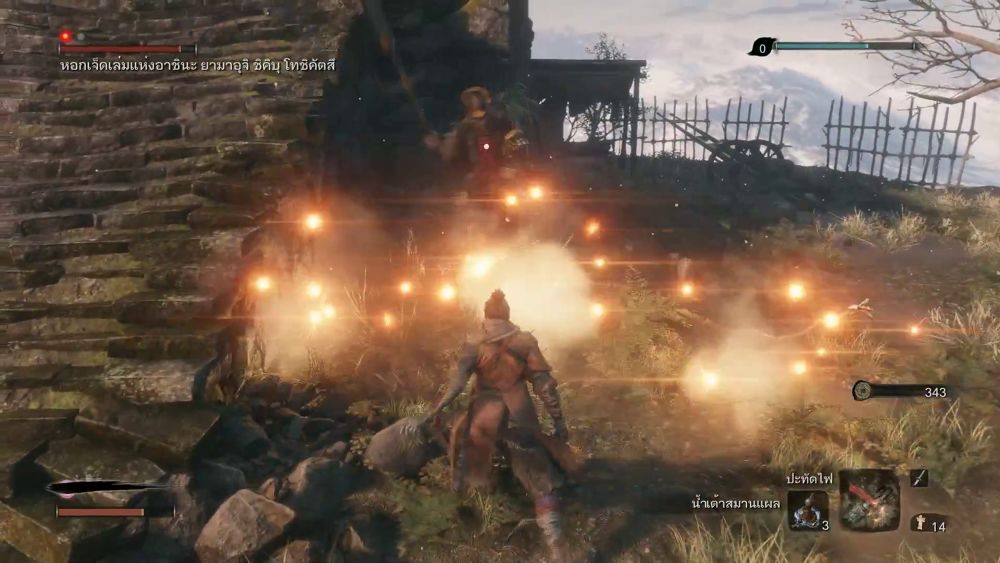1000x563 pixels.
Task: Use the healing gourd quick item slot
Action: coord(806,510)
